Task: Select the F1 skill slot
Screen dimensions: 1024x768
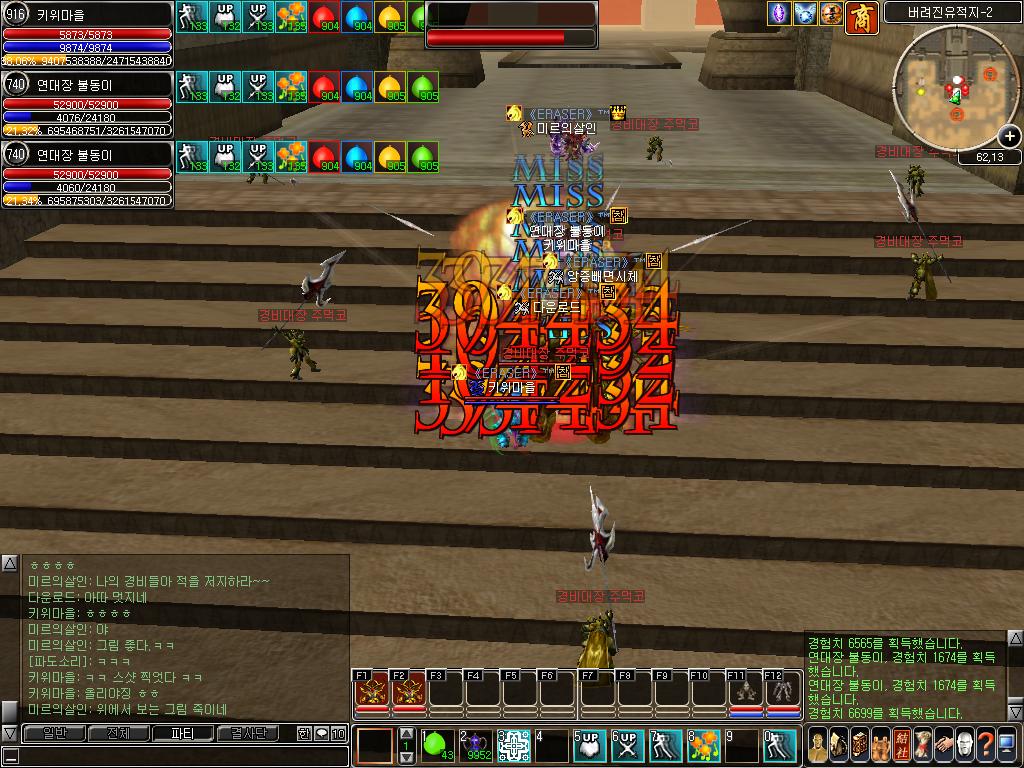Action: tap(371, 692)
